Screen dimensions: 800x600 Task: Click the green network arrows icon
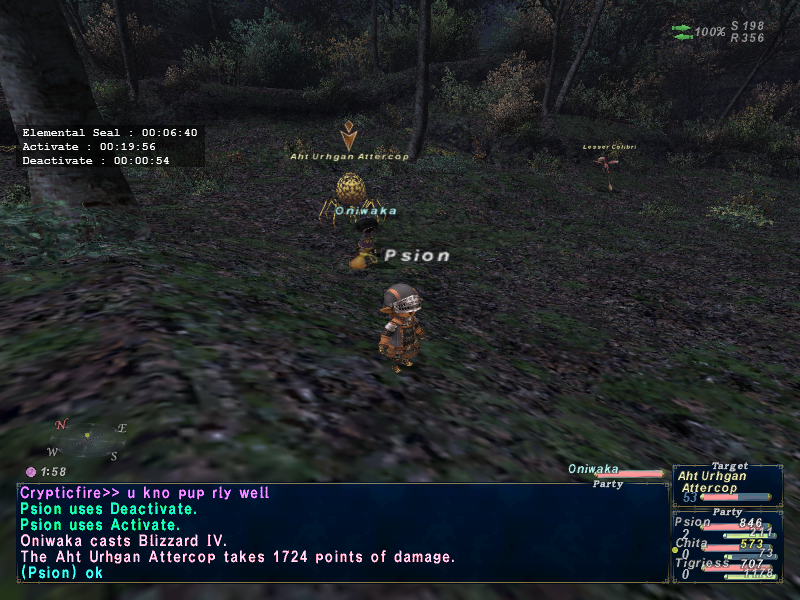click(x=682, y=32)
